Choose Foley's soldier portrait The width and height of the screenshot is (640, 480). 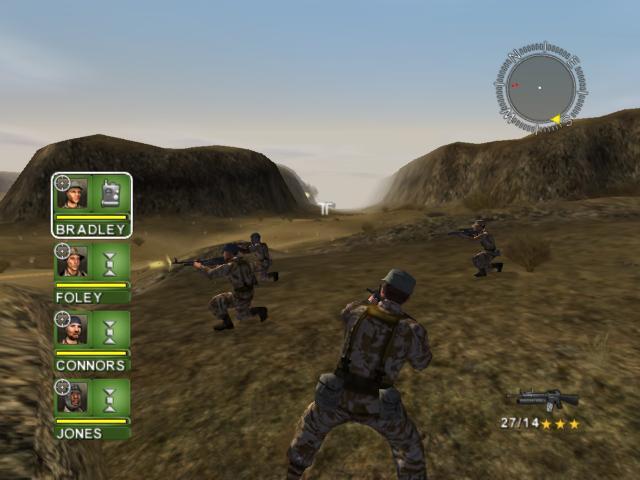[72, 262]
